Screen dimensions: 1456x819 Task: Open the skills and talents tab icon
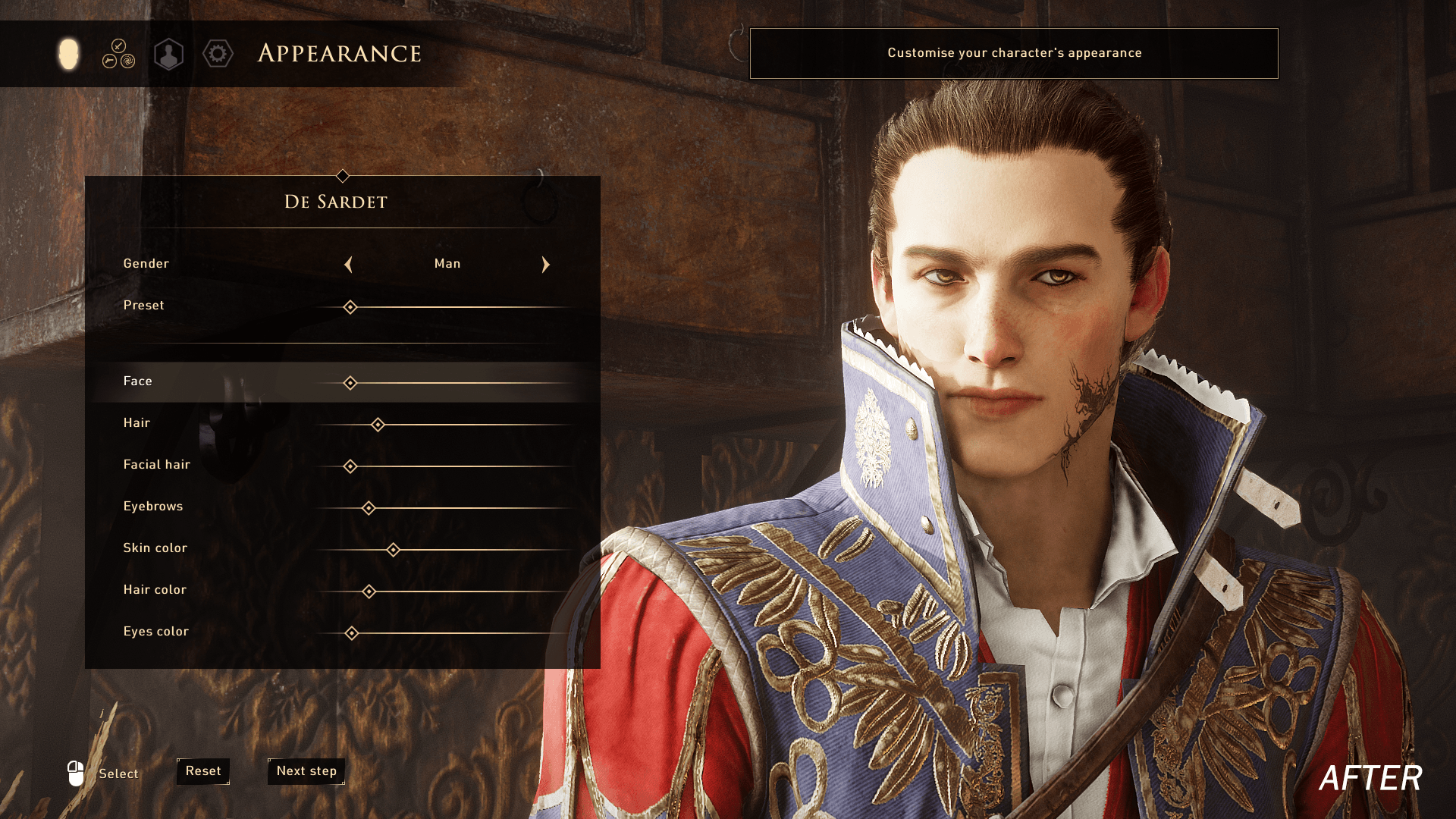coord(119,54)
